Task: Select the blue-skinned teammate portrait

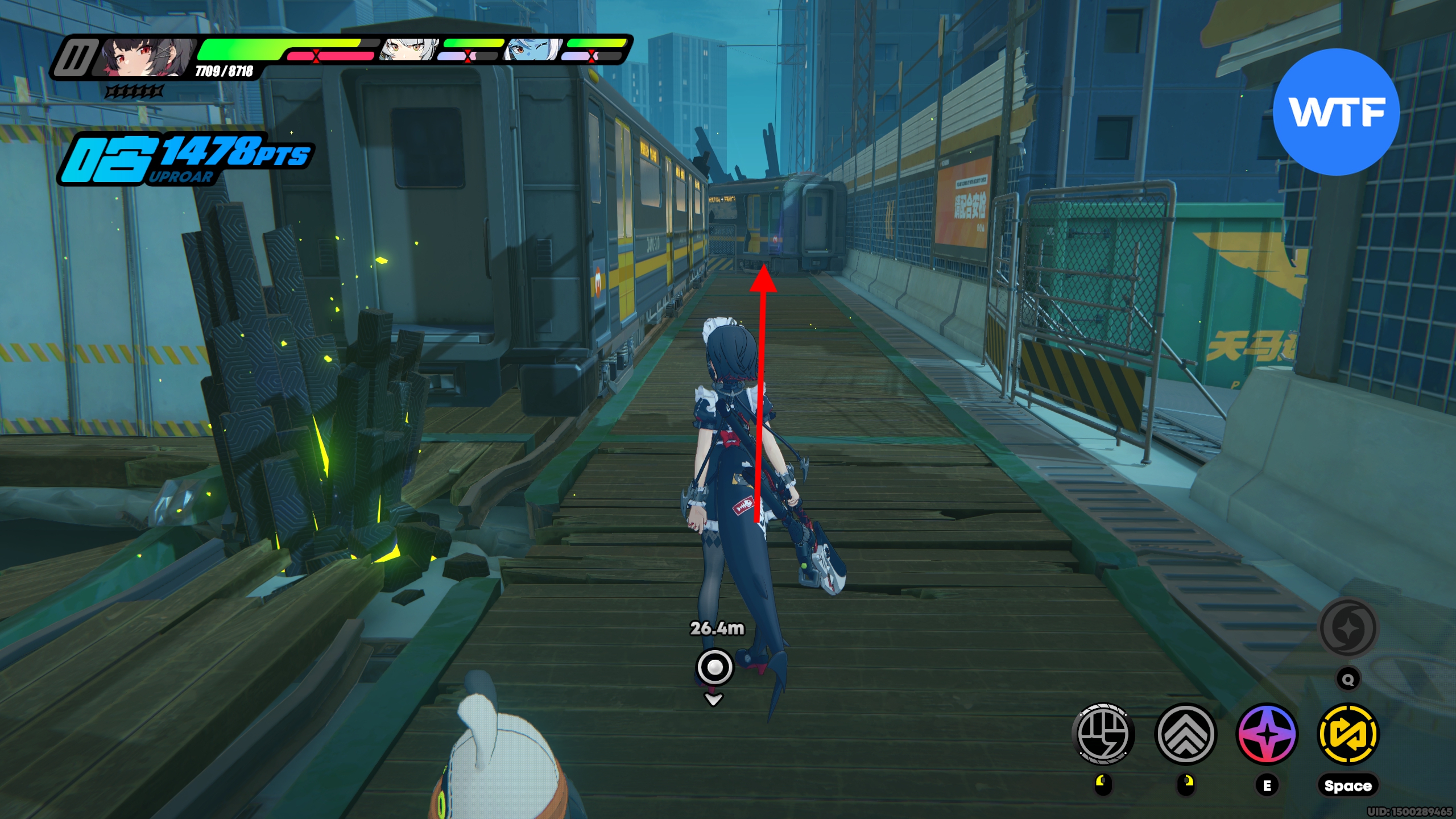Action: [x=532, y=50]
